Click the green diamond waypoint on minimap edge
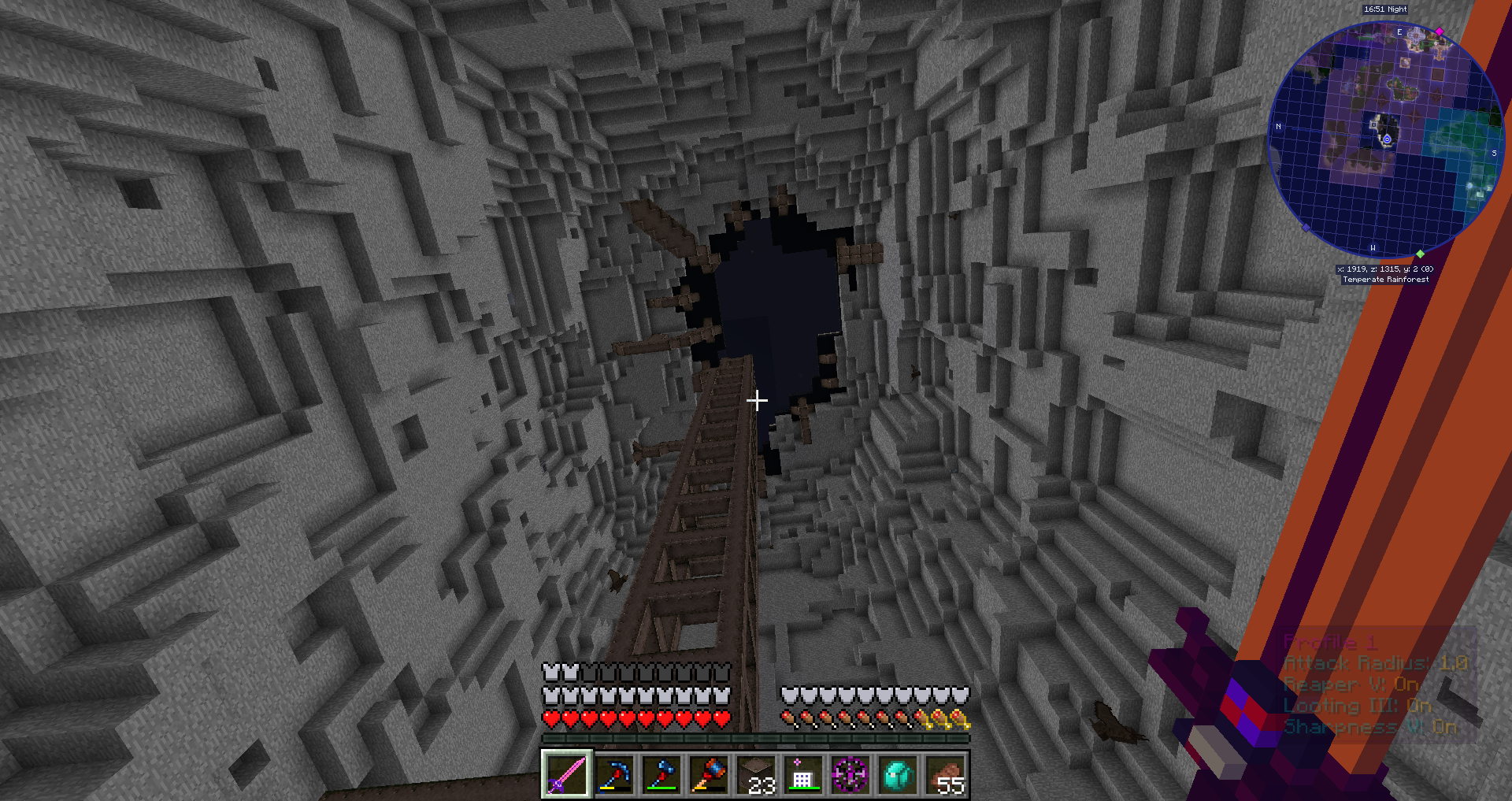 point(1420,254)
